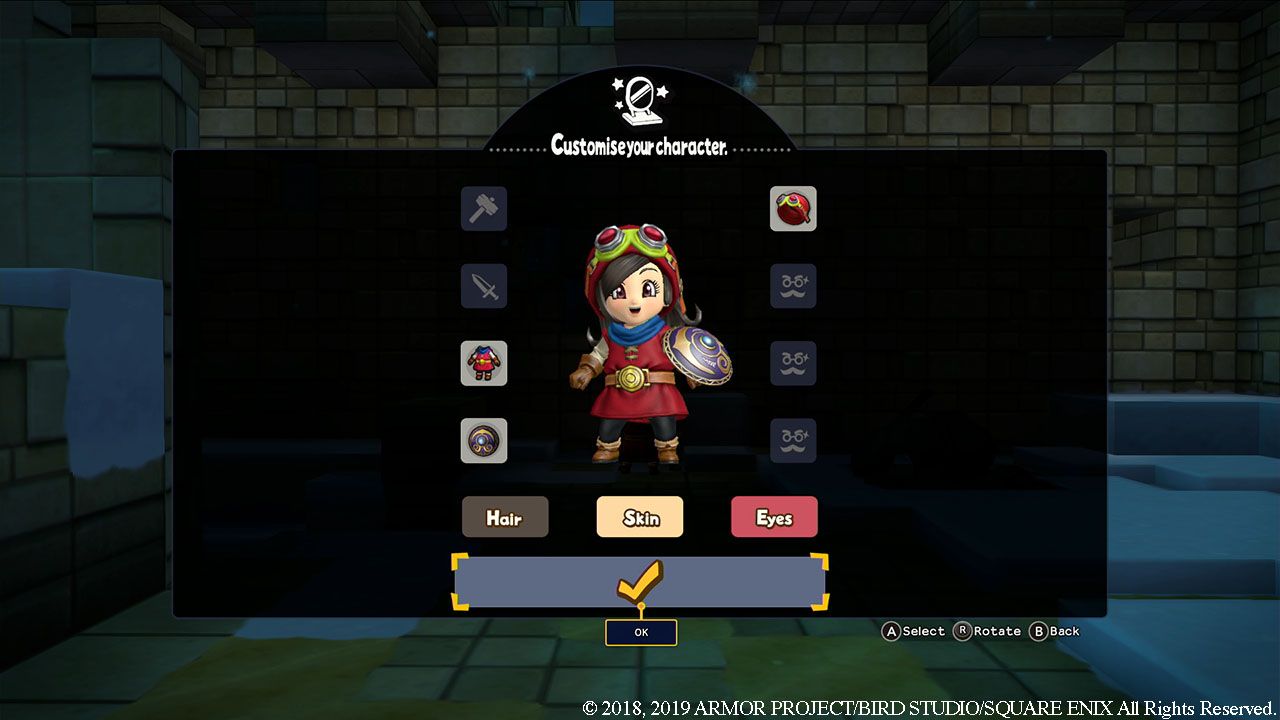This screenshot has height=720, width=1280.
Task: Confirm changes with the OK checkmark
Action: [640, 578]
